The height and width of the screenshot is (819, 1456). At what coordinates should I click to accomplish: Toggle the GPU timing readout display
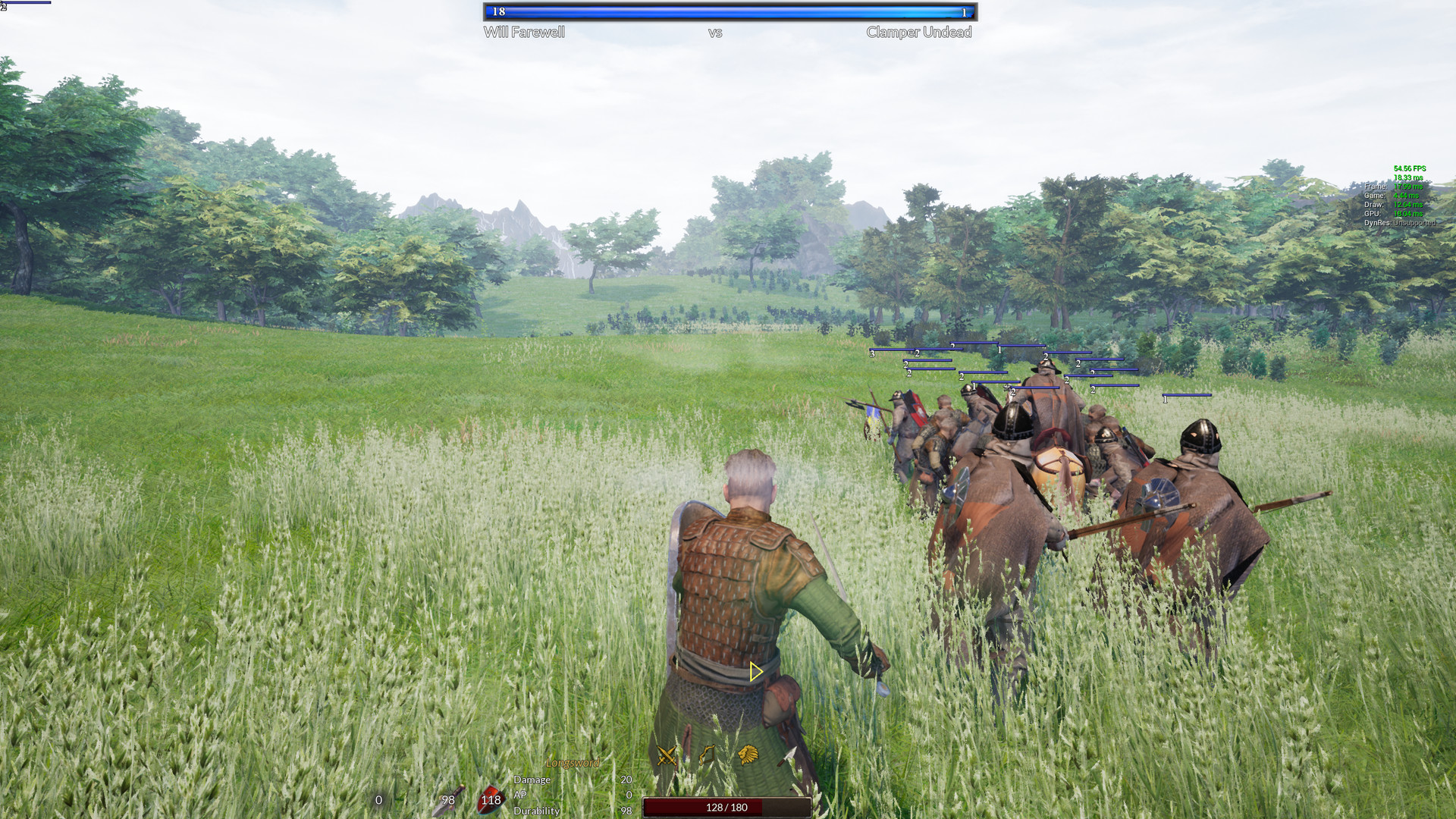point(1392,213)
